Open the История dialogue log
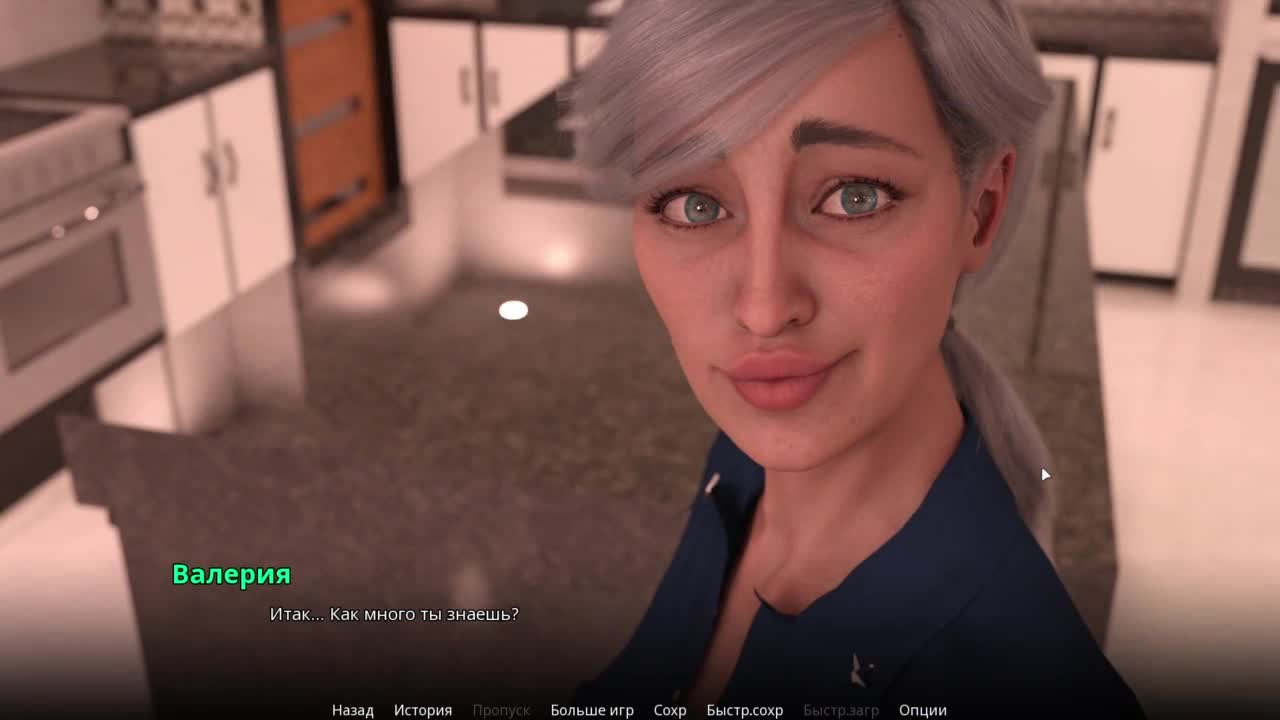 click(422, 710)
